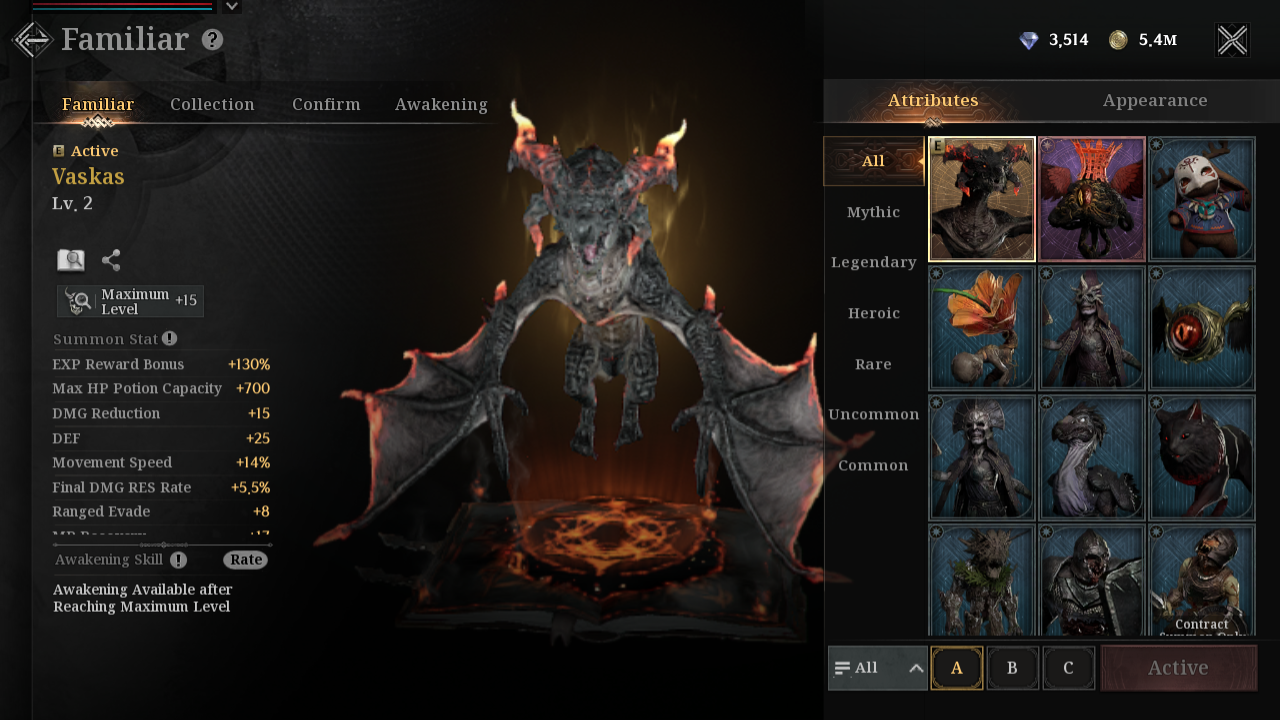Filter list to Uncommon familiars

(873, 414)
